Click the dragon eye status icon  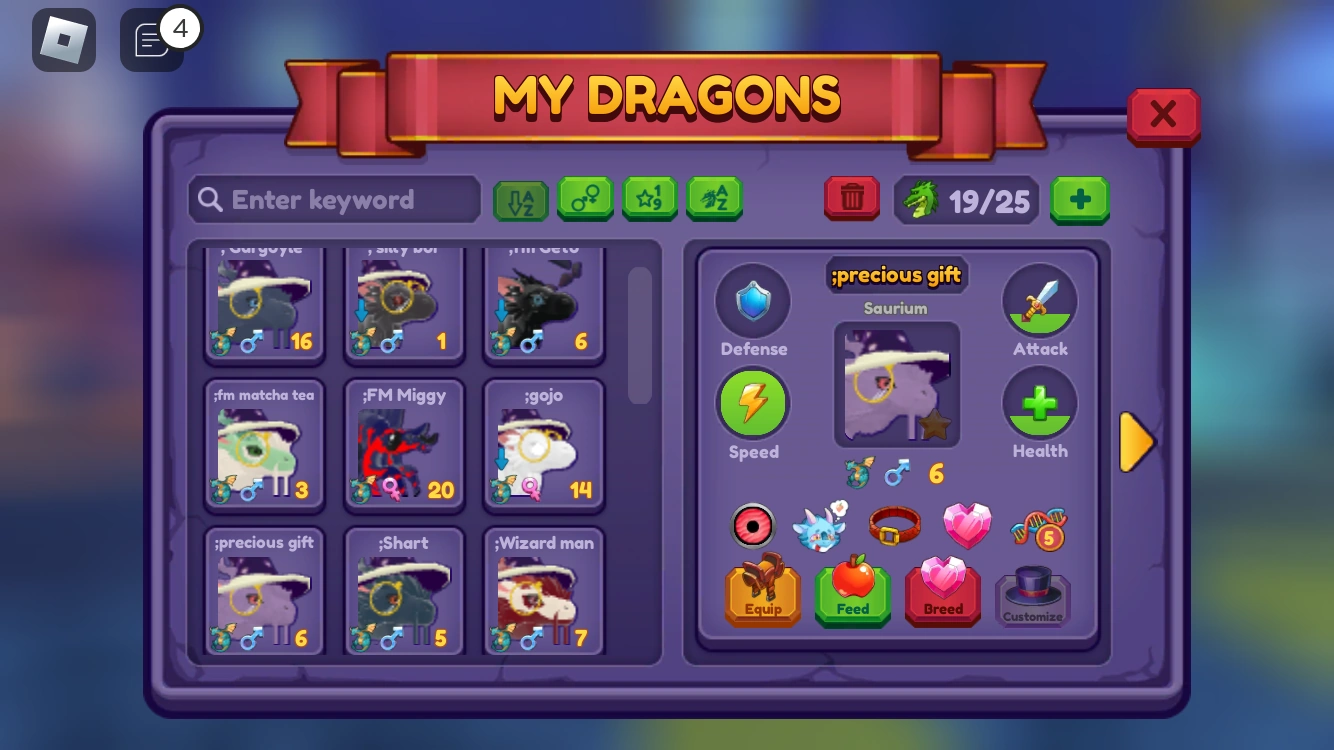point(752,525)
